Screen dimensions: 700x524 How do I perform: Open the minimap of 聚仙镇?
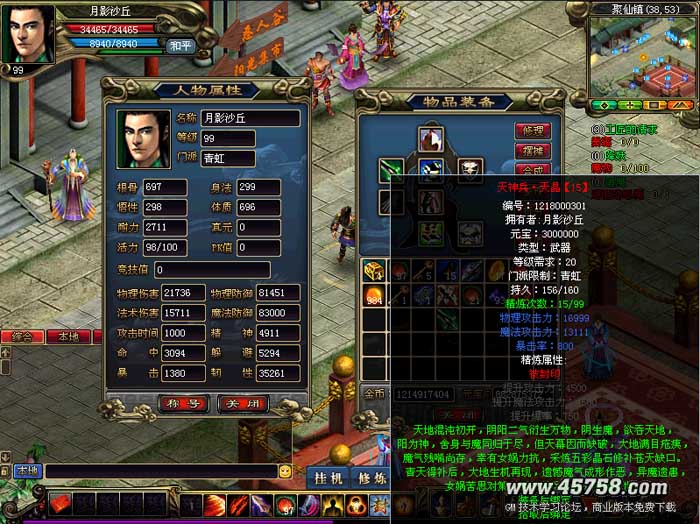pos(638,55)
